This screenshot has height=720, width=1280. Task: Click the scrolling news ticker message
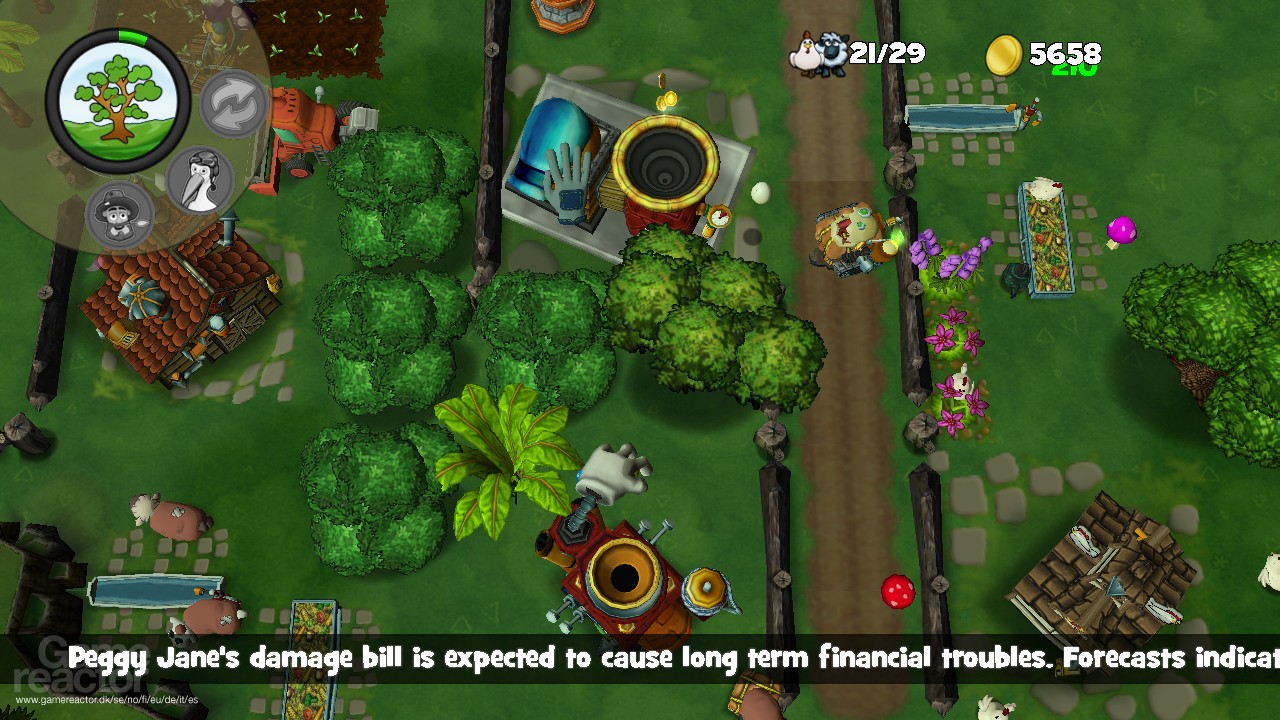coord(640,659)
